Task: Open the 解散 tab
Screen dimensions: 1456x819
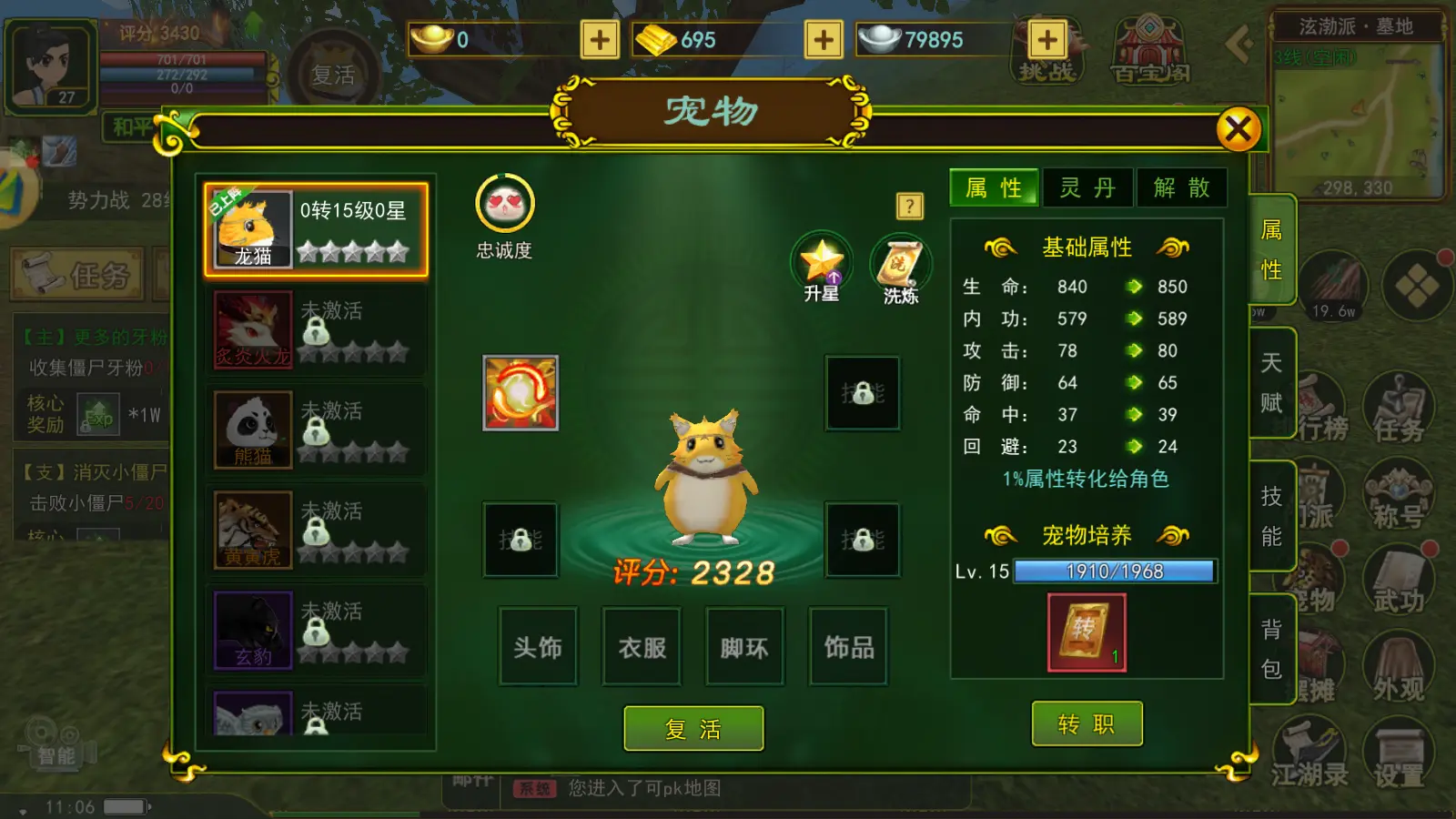Action: 1181,187
